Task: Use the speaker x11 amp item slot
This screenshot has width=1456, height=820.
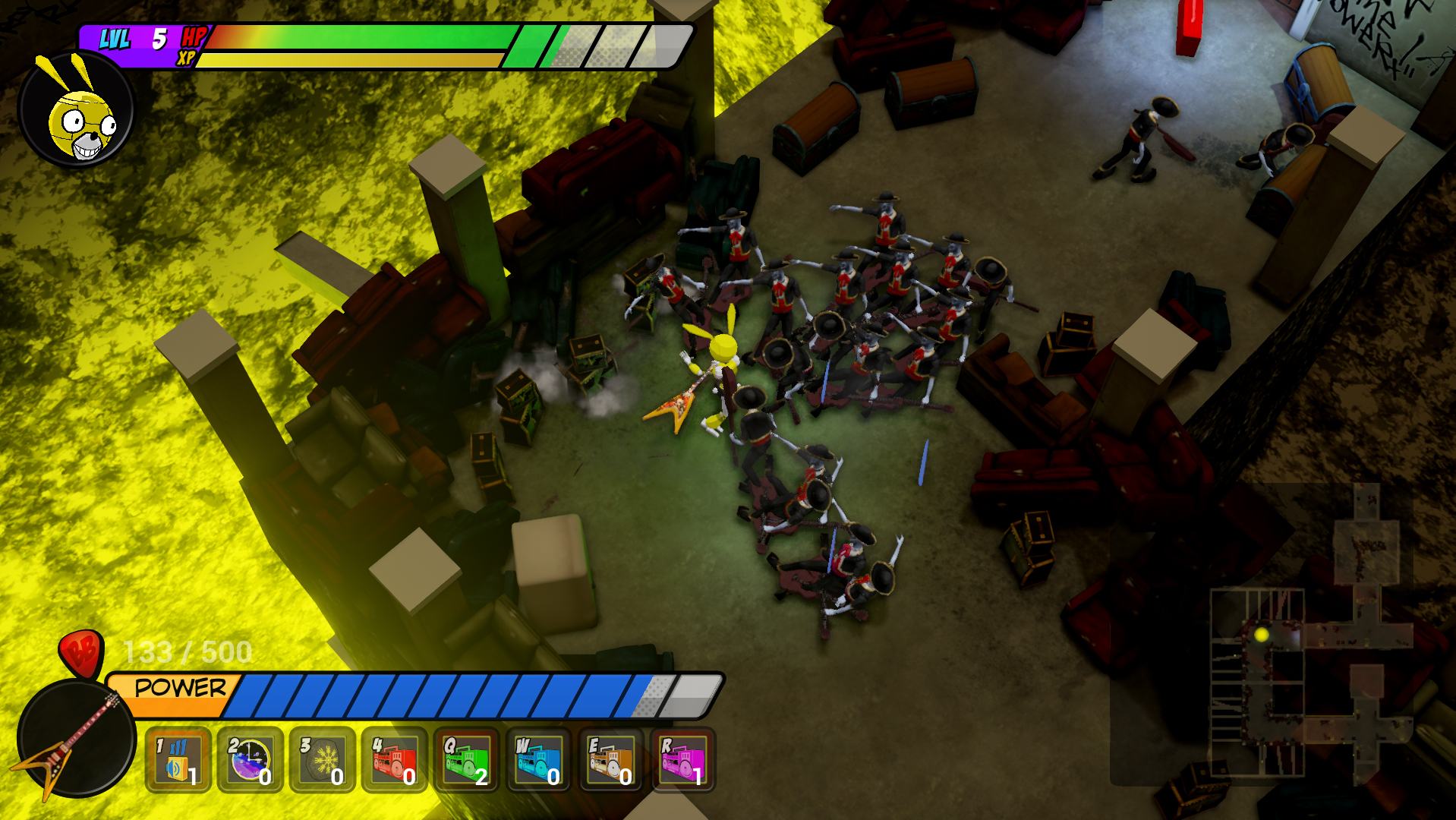Action: 178,760
